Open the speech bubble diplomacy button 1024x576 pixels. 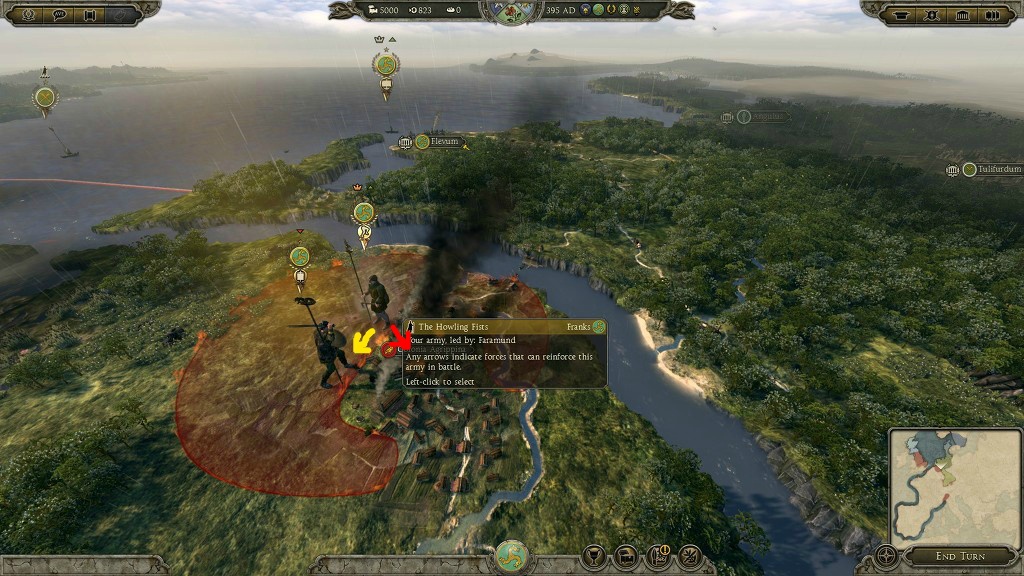point(58,14)
